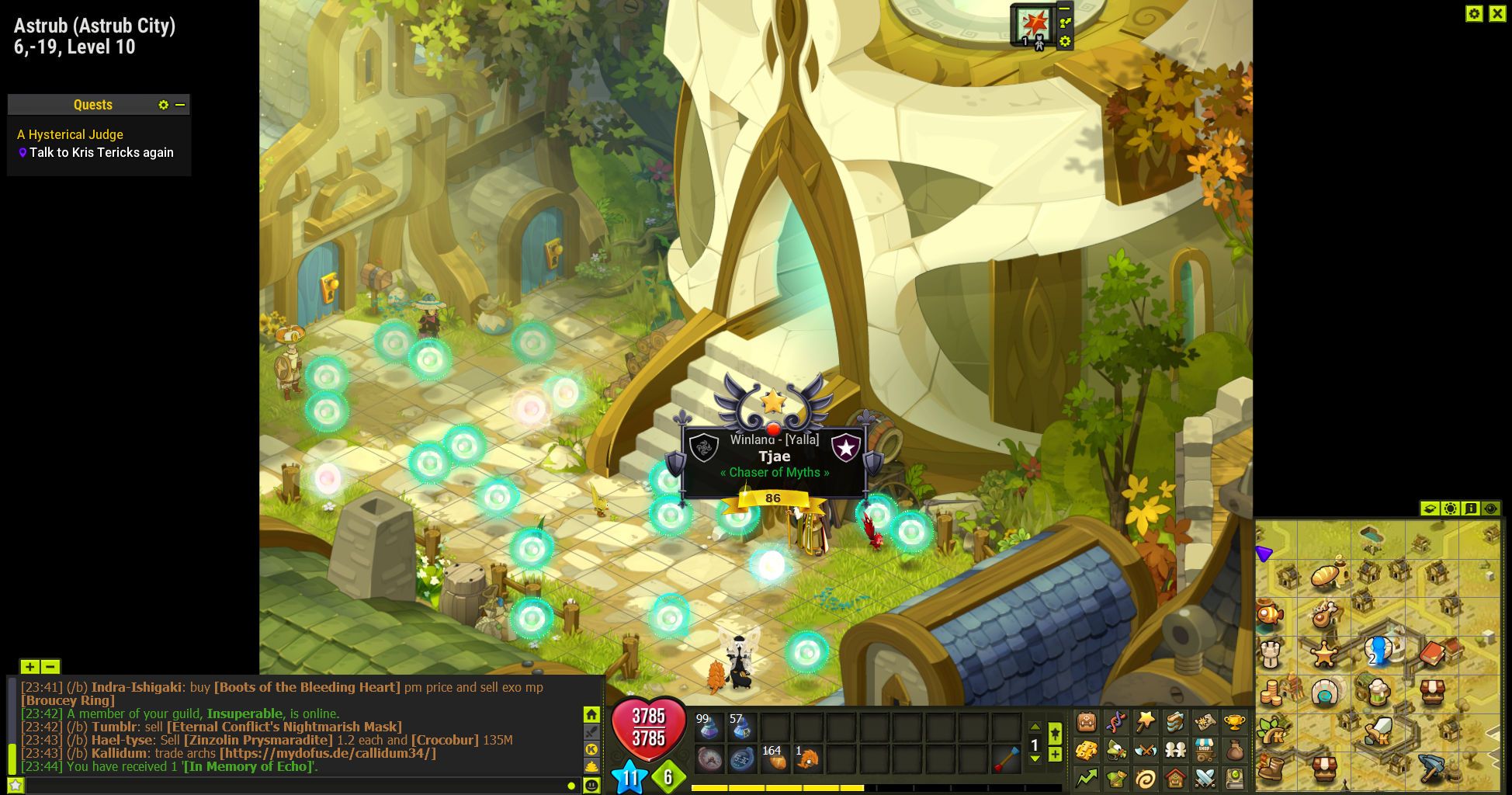The width and height of the screenshot is (1512, 795).
Task: Toggle the smiley chat channel button
Action: coord(591,783)
